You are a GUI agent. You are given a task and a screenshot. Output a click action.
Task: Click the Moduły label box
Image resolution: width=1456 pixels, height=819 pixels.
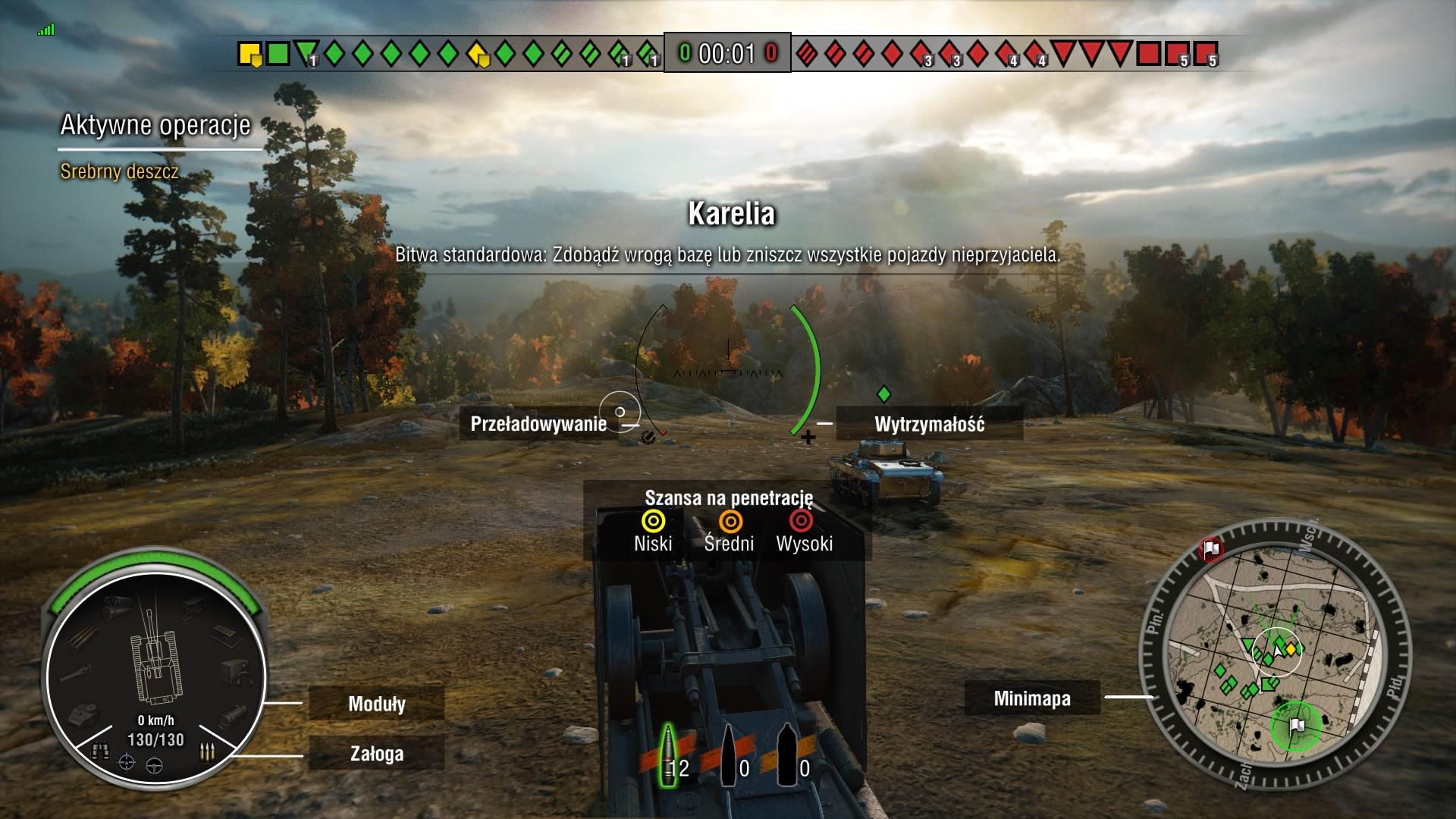pos(378,704)
